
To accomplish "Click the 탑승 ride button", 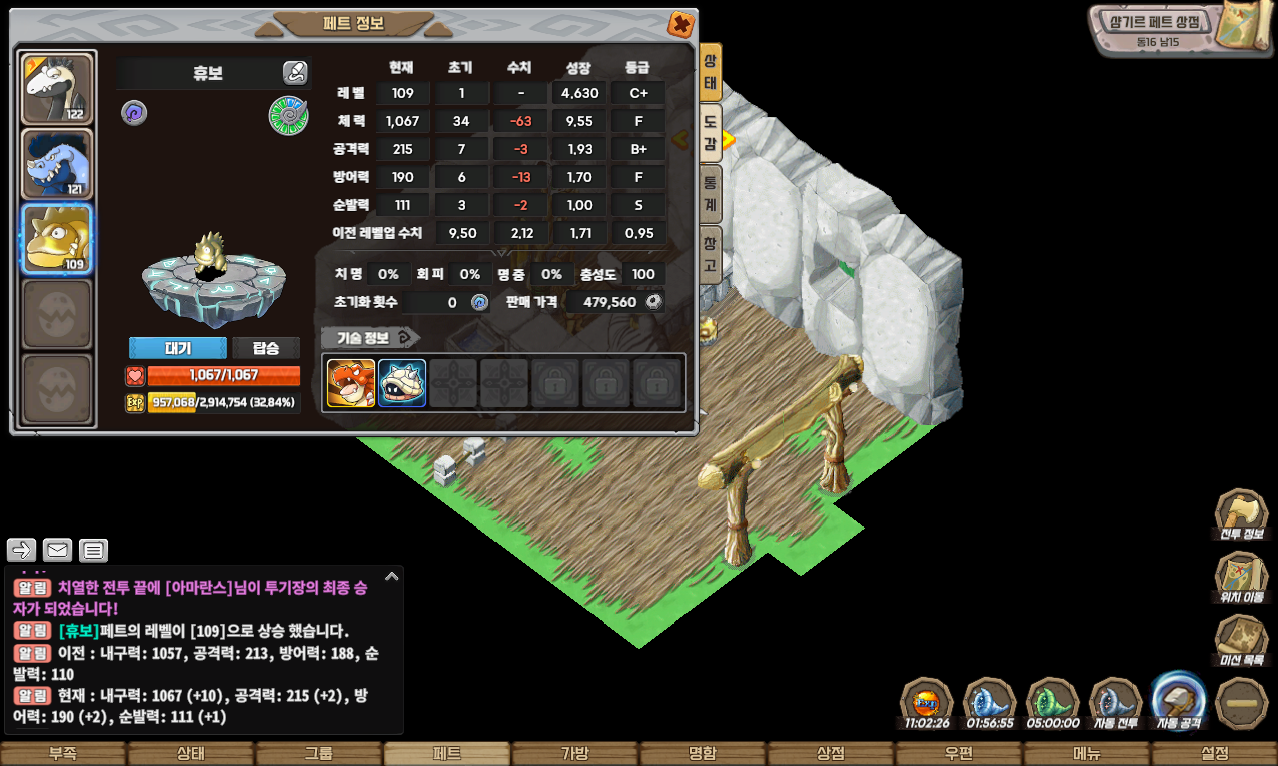I will [x=266, y=348].
